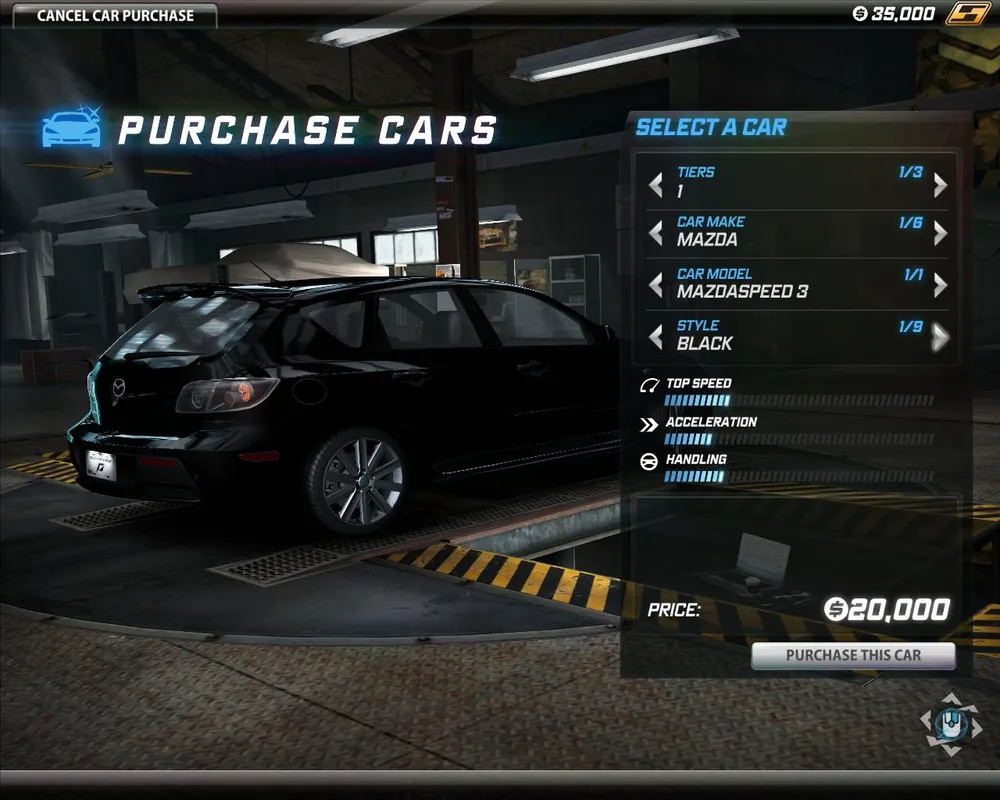Screen dimensions: 1000x800
Task: Select the previous car model
Action: click(x=656, y=286)
